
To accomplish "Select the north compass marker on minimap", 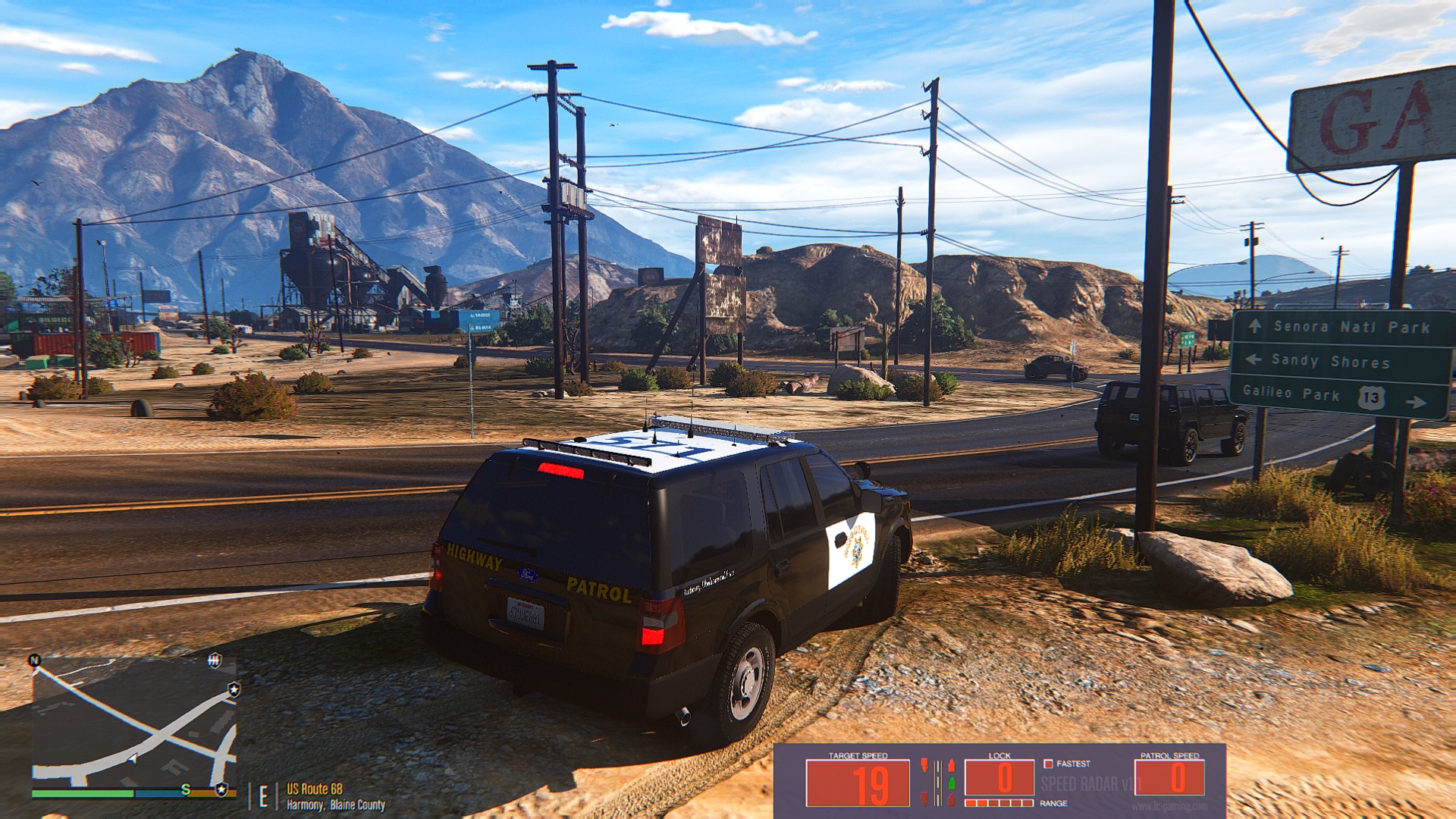I will (x=34, y=661).
